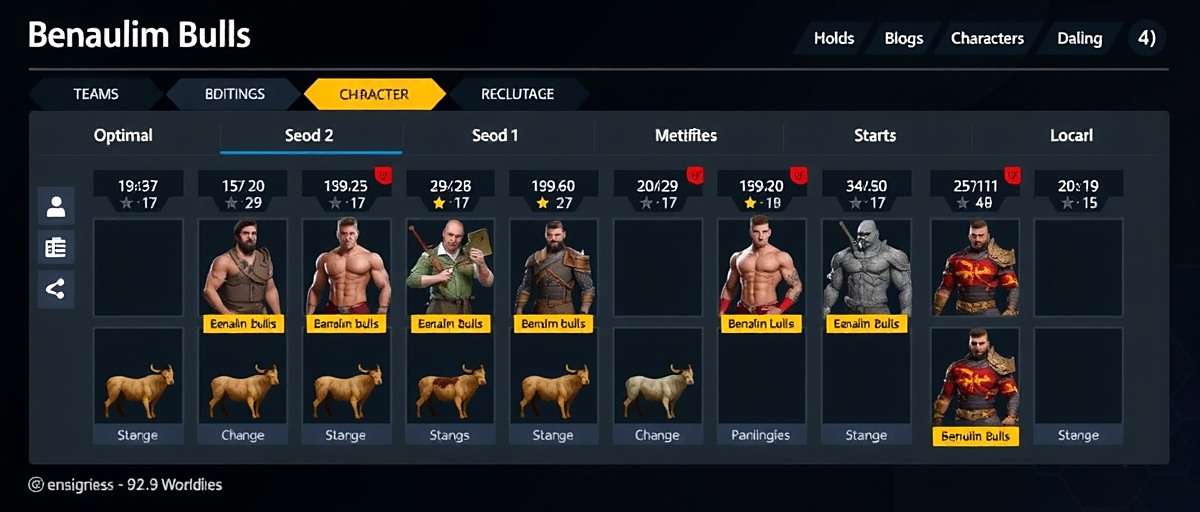Open the Locarl sub-tab
This screenshot has height=512, width=1200.
pos(1071,135)
